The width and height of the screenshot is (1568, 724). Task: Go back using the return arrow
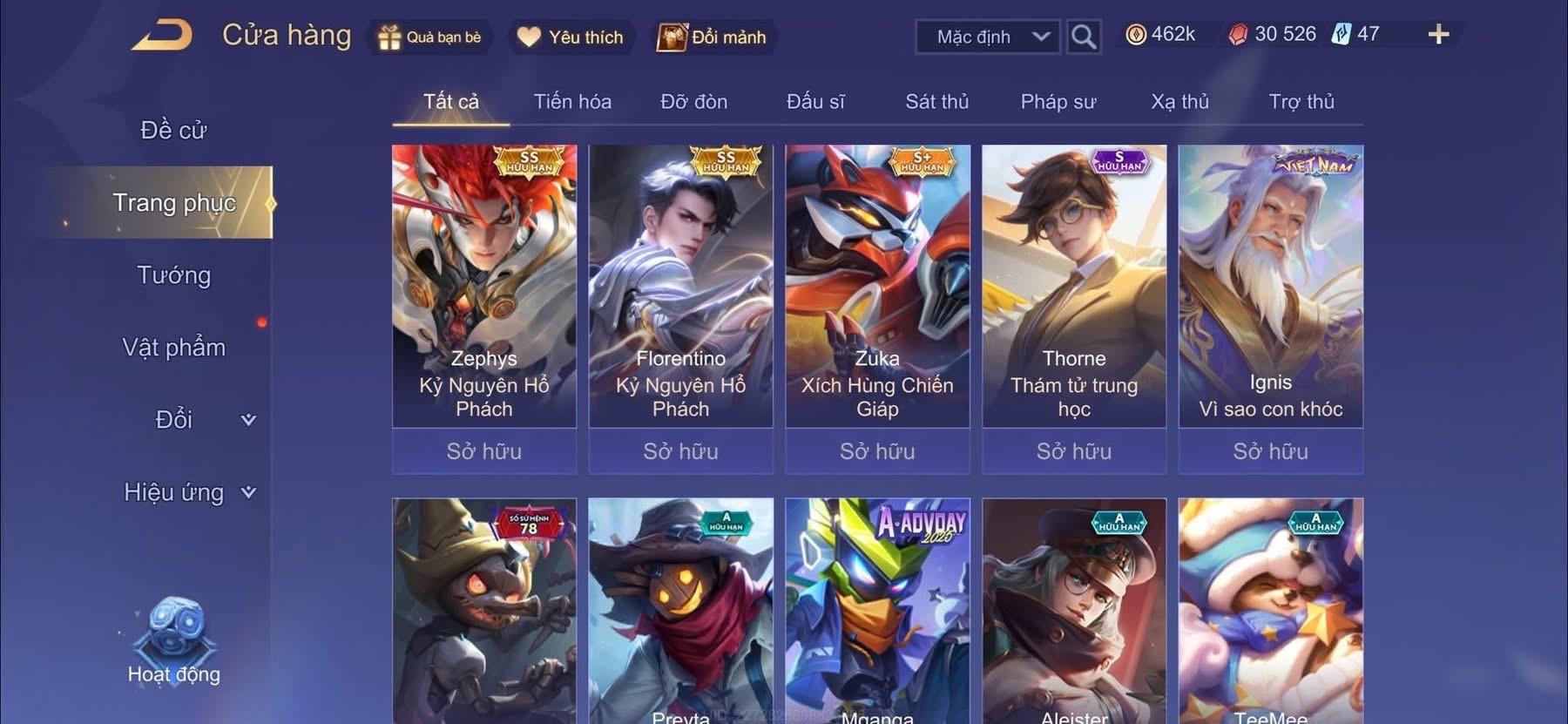point(163,36)
